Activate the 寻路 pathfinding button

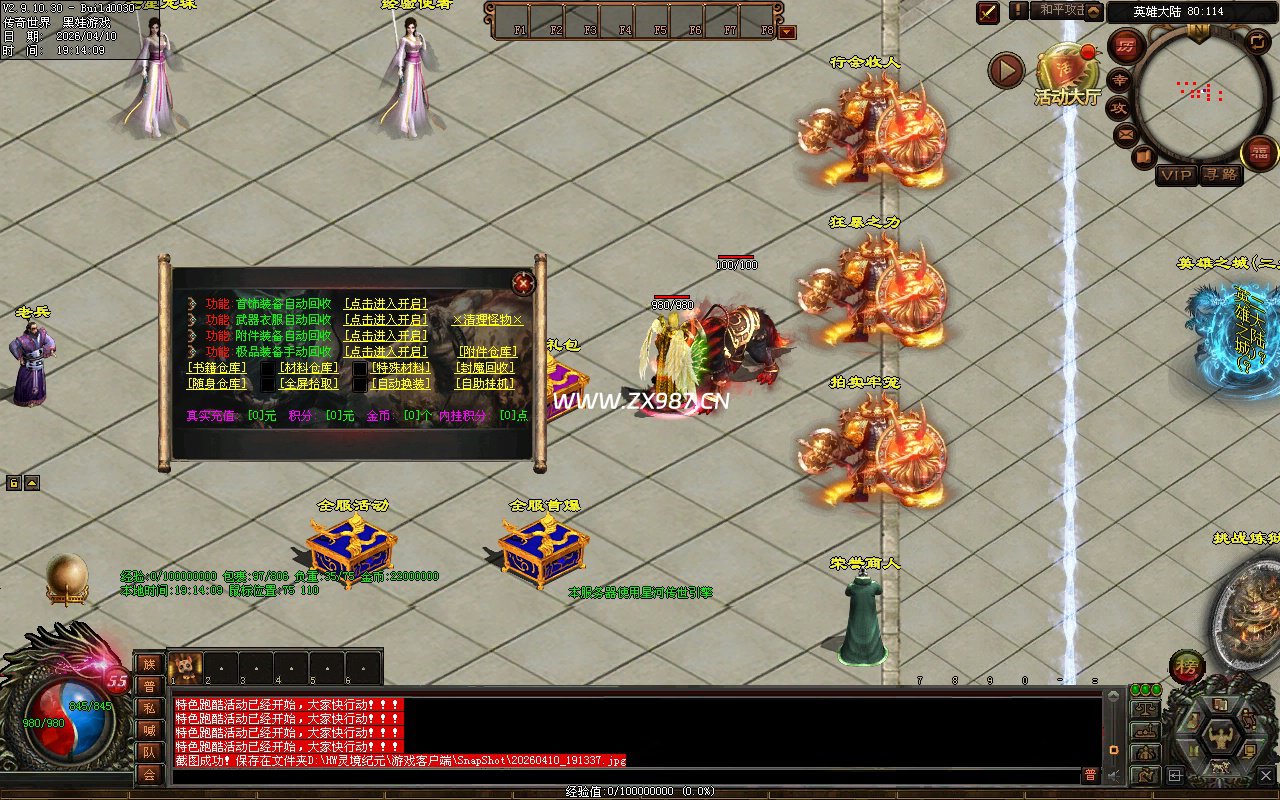pyautogui.click(x=1219, y=175)
